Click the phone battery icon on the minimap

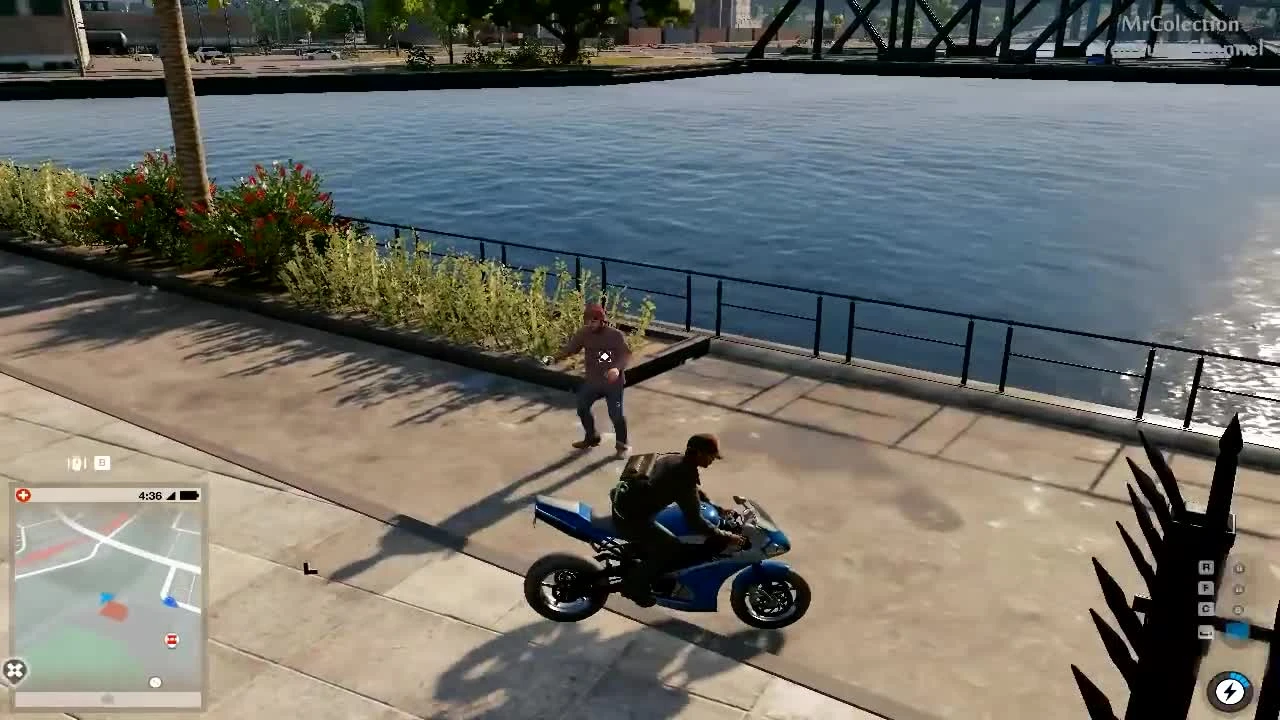pos(187,496)
